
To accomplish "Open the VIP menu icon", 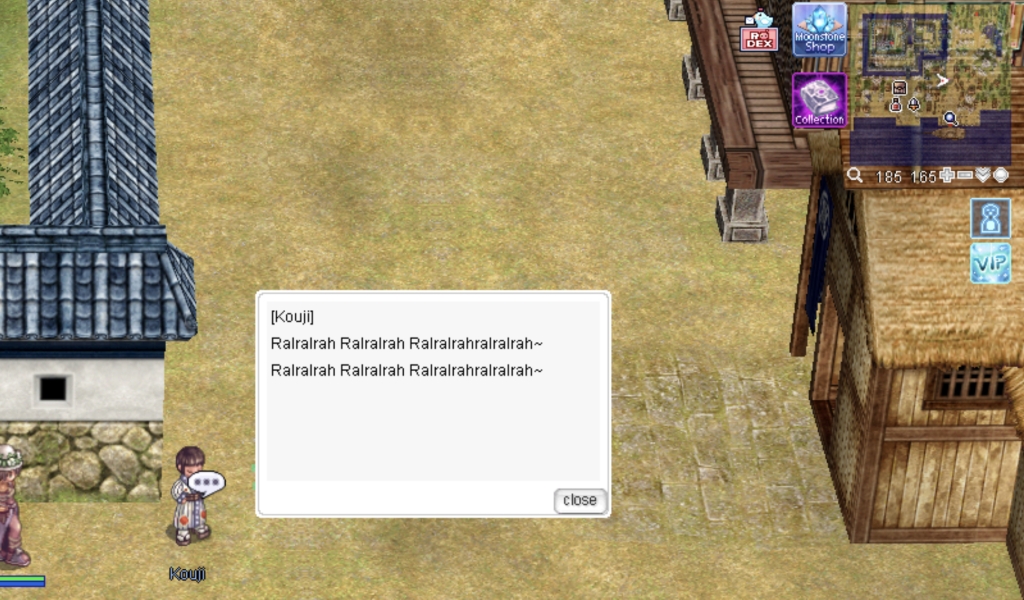I will 990,263.
